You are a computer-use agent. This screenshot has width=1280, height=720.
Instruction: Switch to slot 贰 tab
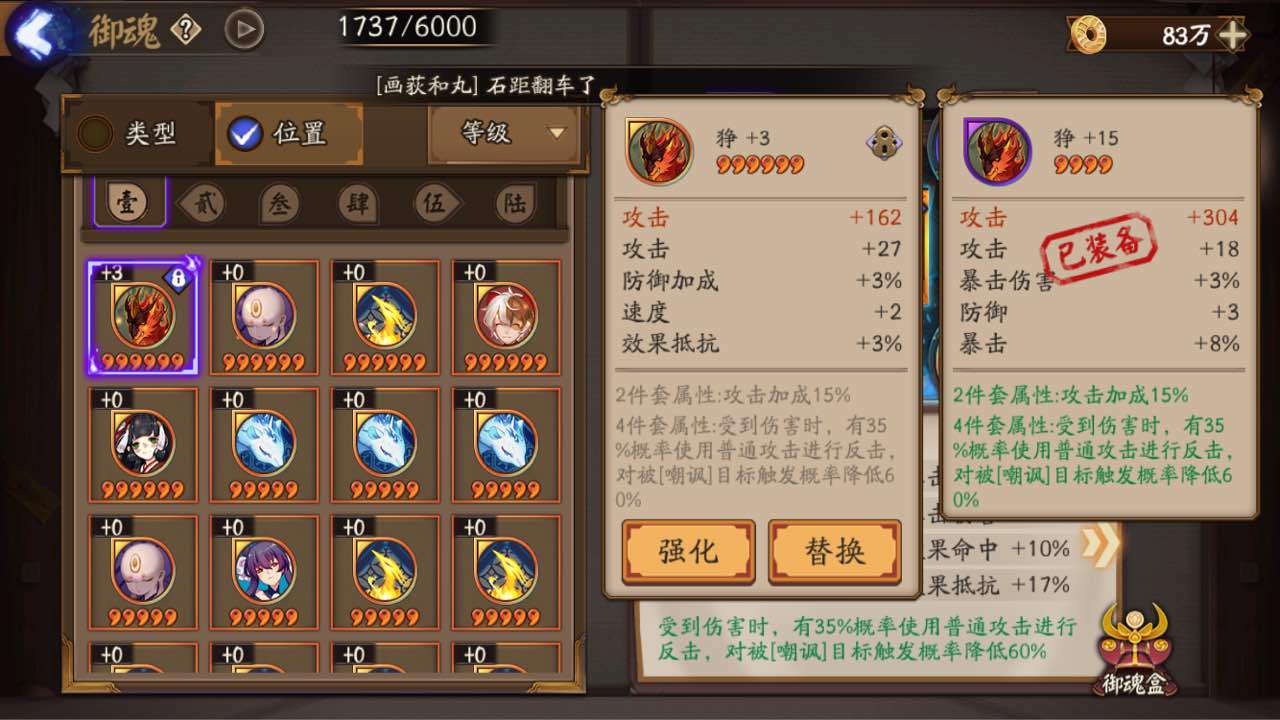click(x=204, y=201)
